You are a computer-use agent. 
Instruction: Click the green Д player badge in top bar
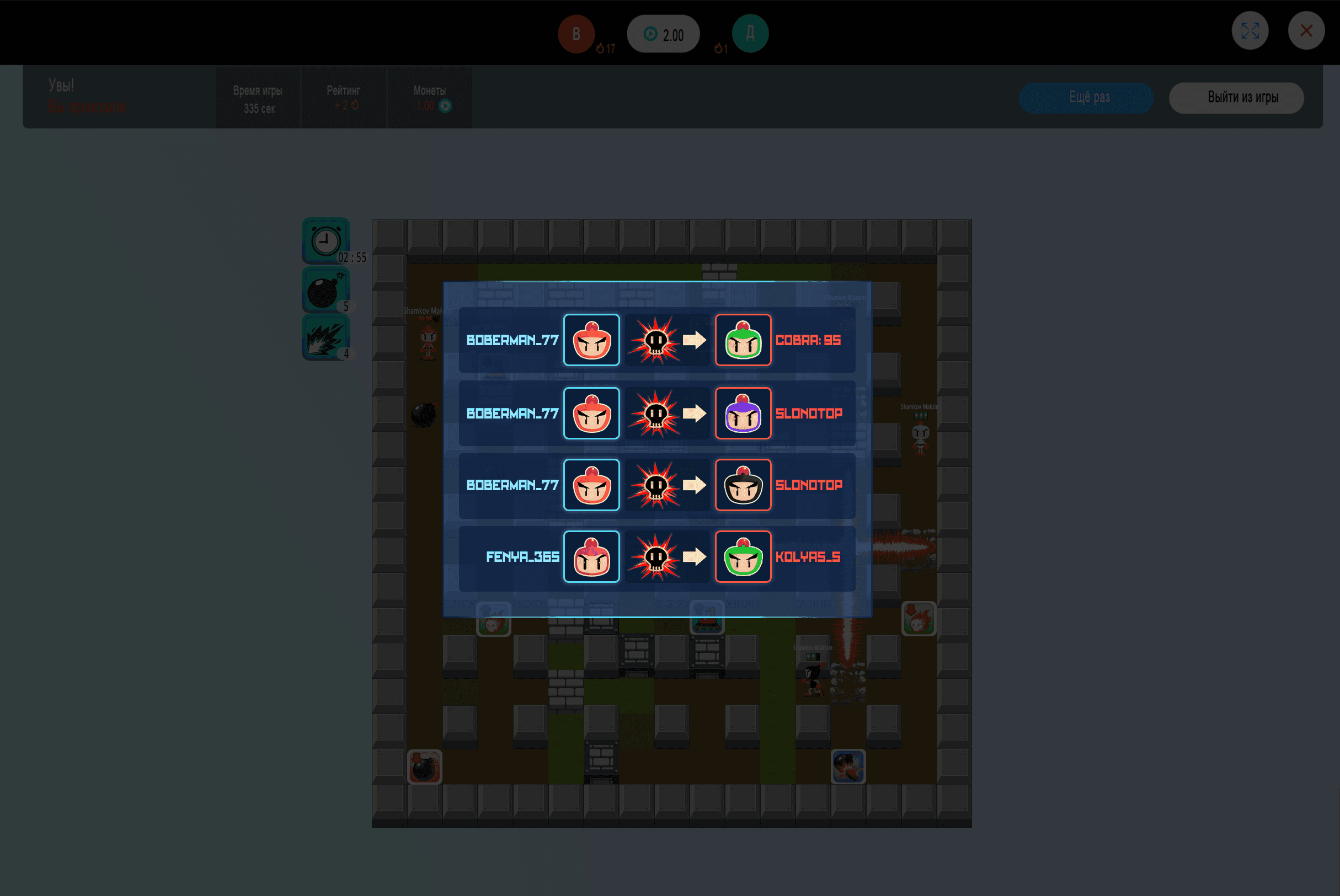(751, 34)
